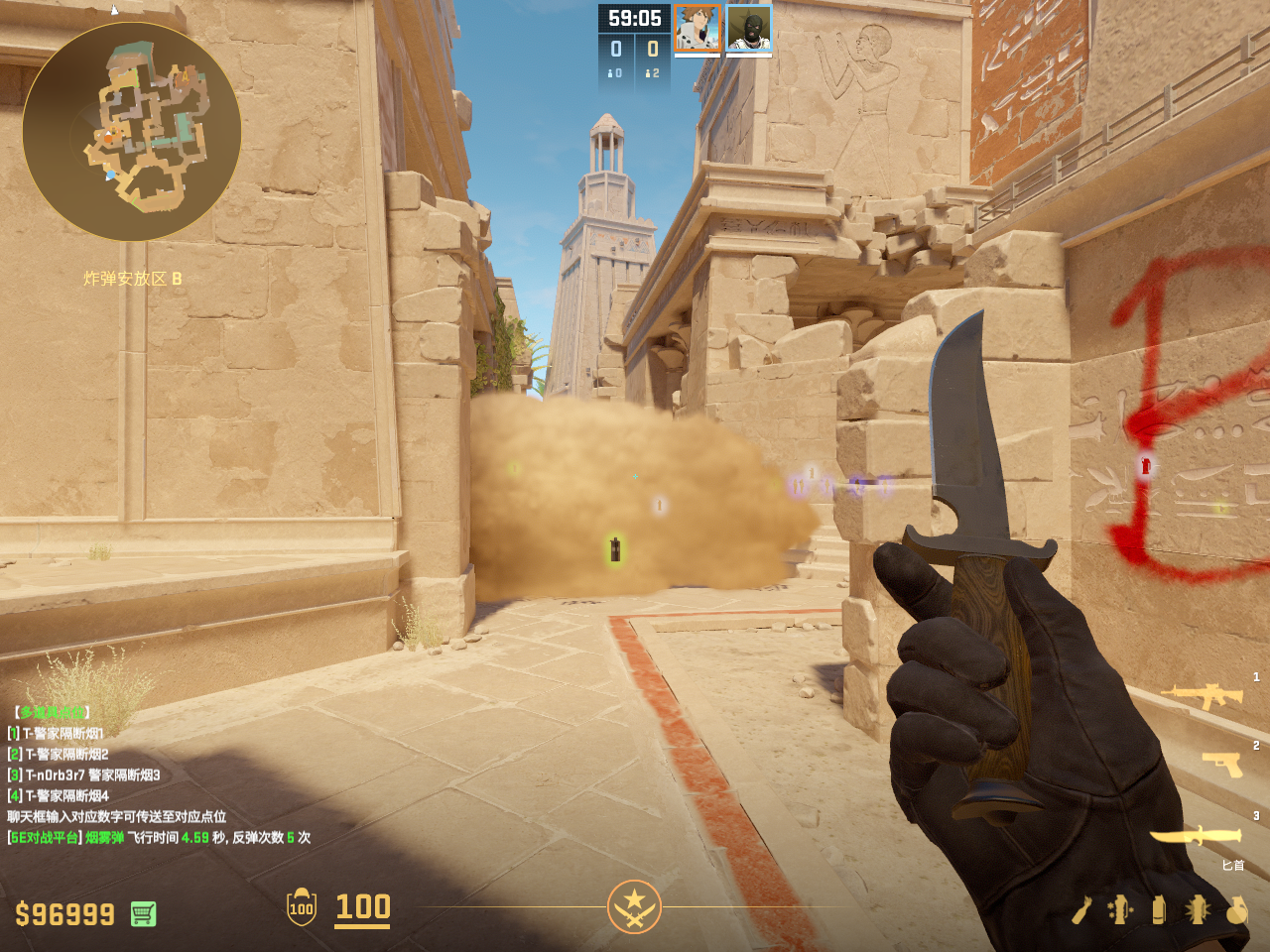Select the knife in weapon slot 3
Viewport: 1270px width, 952px height.
pyautogui.click(x=1196, y=836)
